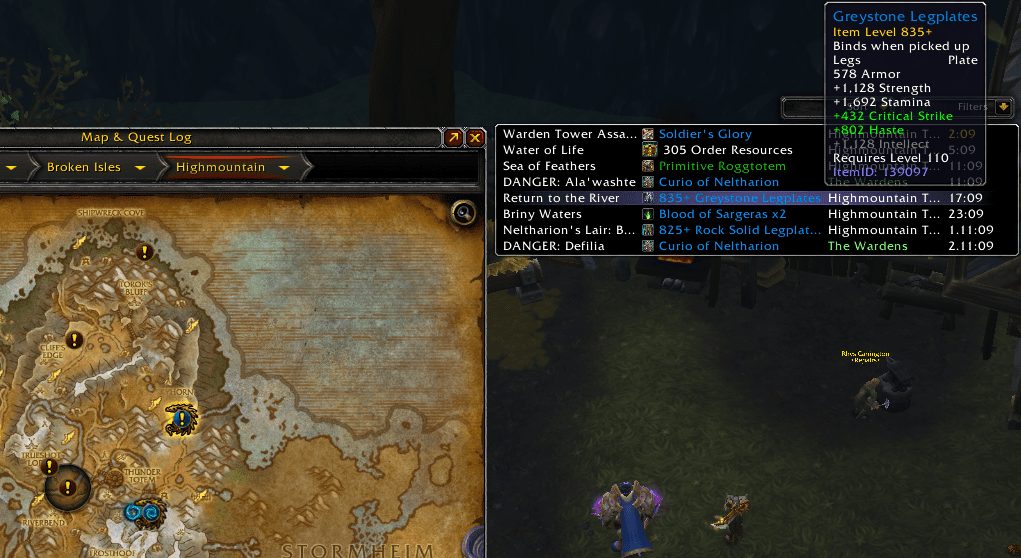The width and height of the screenshot is (1021, 558).
Task: Select the Broken Isles breadcrumb
Action: click(82, 168)
